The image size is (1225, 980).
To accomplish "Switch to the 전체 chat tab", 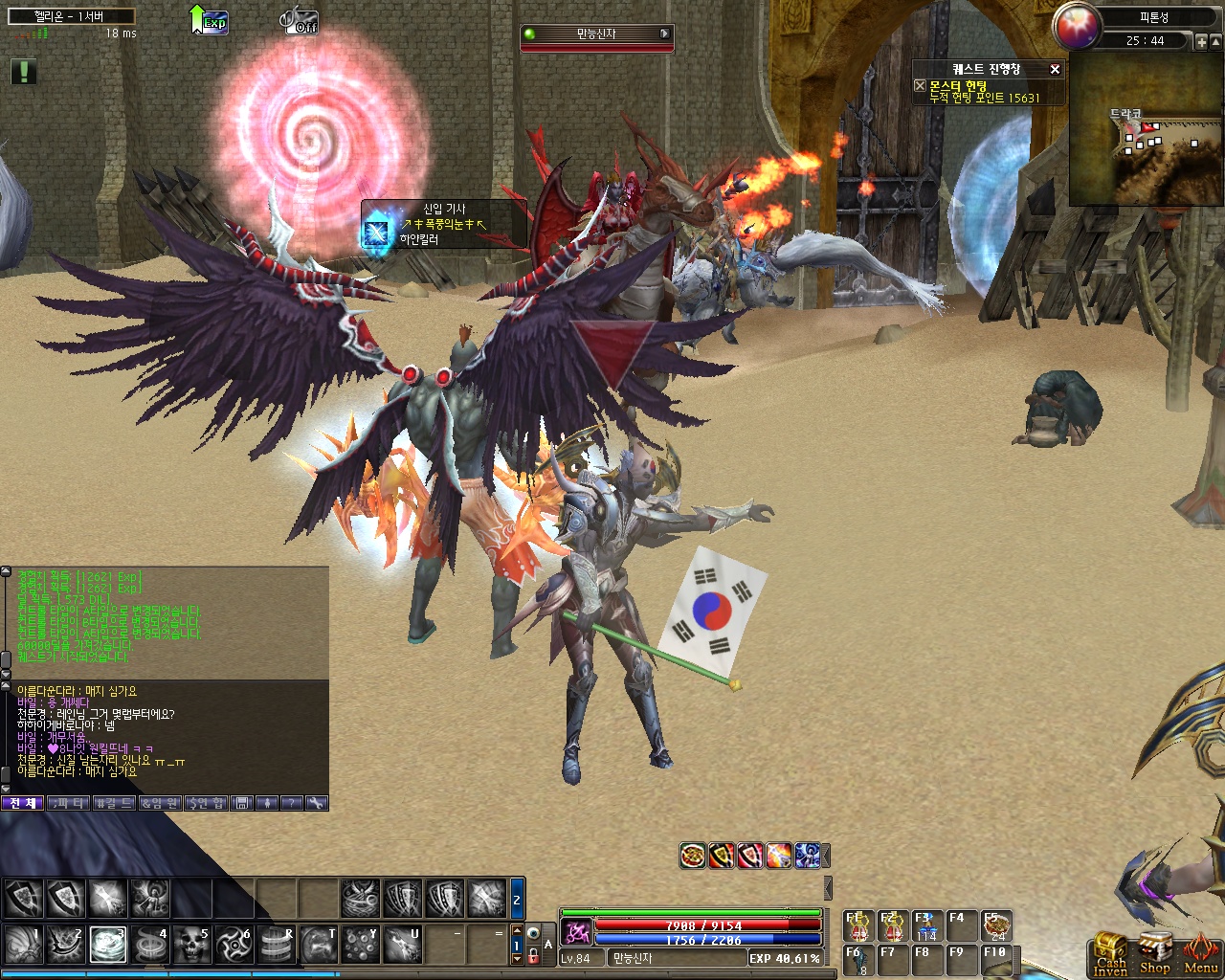I will (23, 803).
